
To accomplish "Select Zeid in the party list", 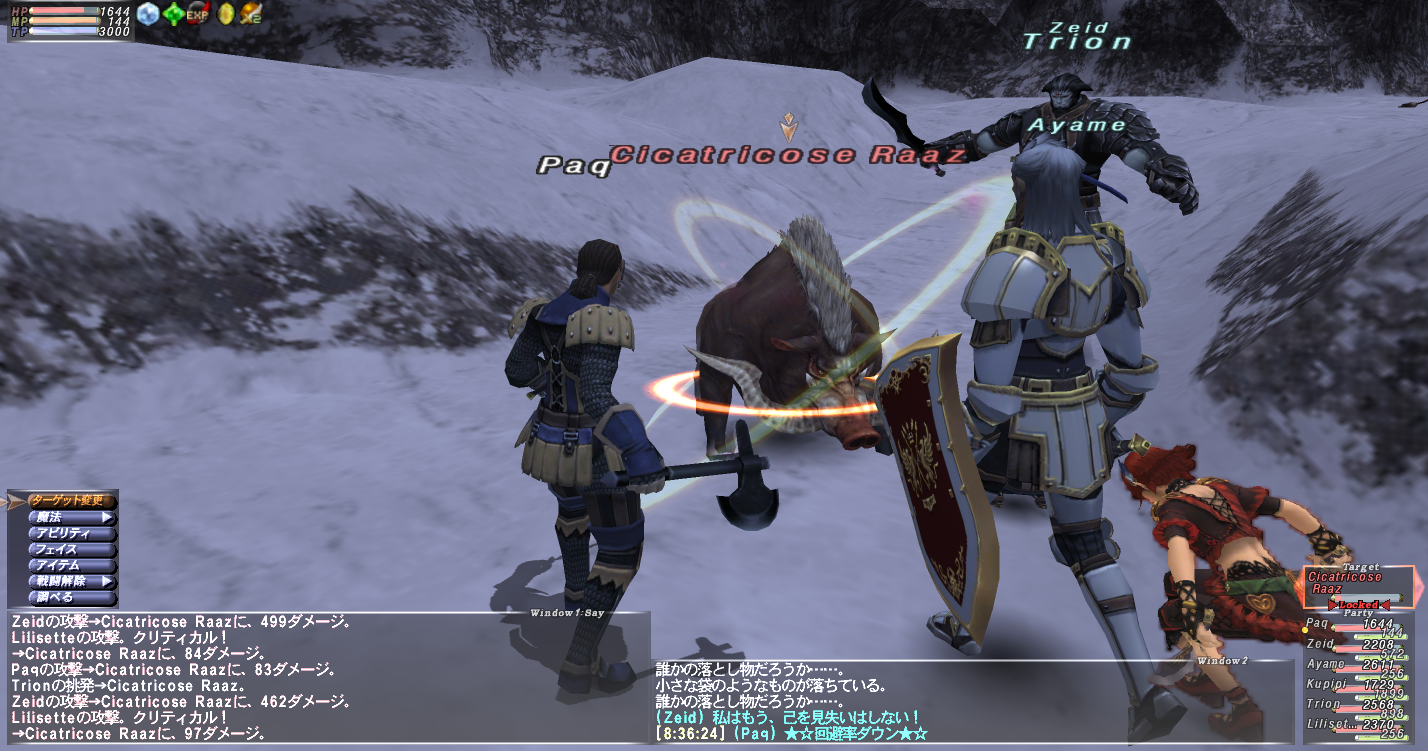I will (x=1355, y=645).
